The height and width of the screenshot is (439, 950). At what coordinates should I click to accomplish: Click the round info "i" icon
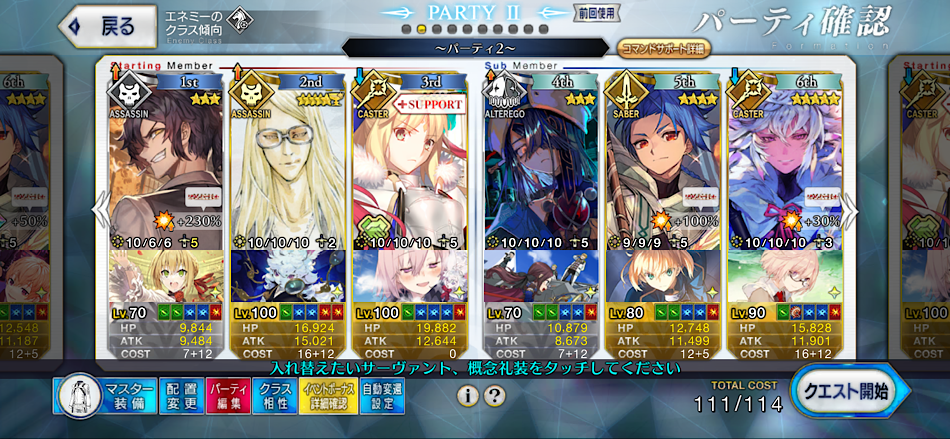pyautogui.click(x=467, y=395)
